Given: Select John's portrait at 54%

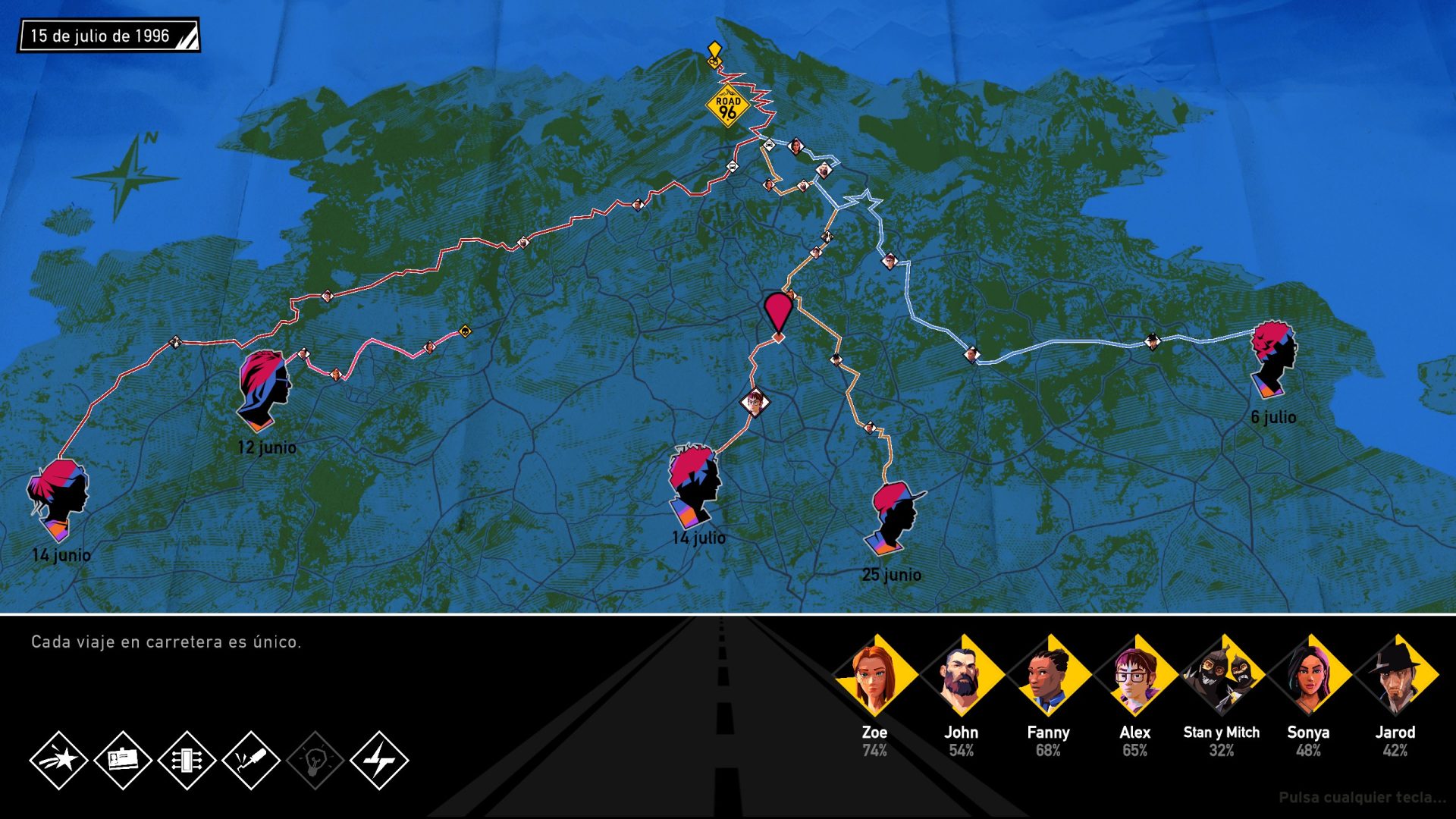Looking at the screenshot, I should coord(962,676).
